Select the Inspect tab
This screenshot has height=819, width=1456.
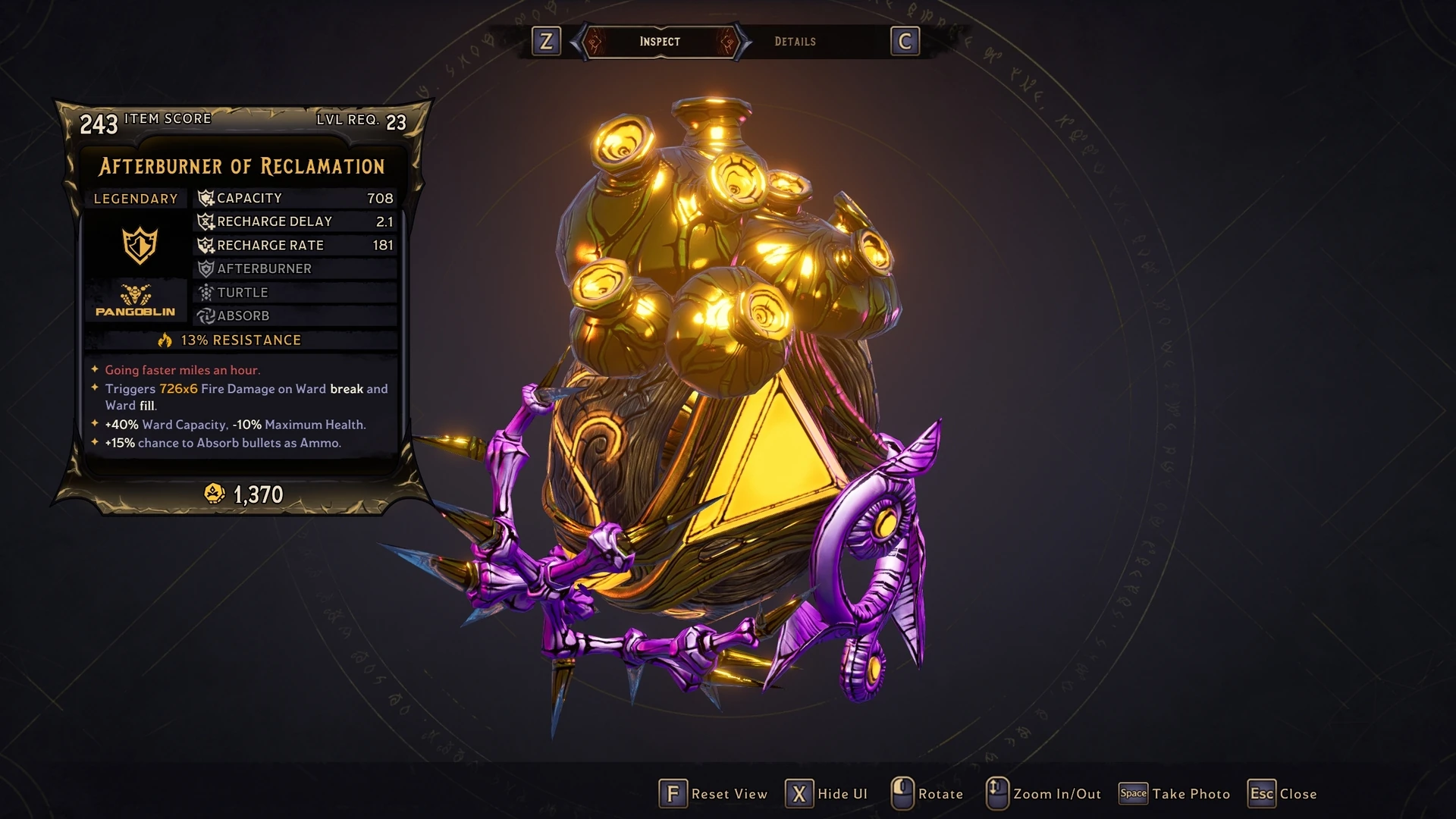coord(659,42)
